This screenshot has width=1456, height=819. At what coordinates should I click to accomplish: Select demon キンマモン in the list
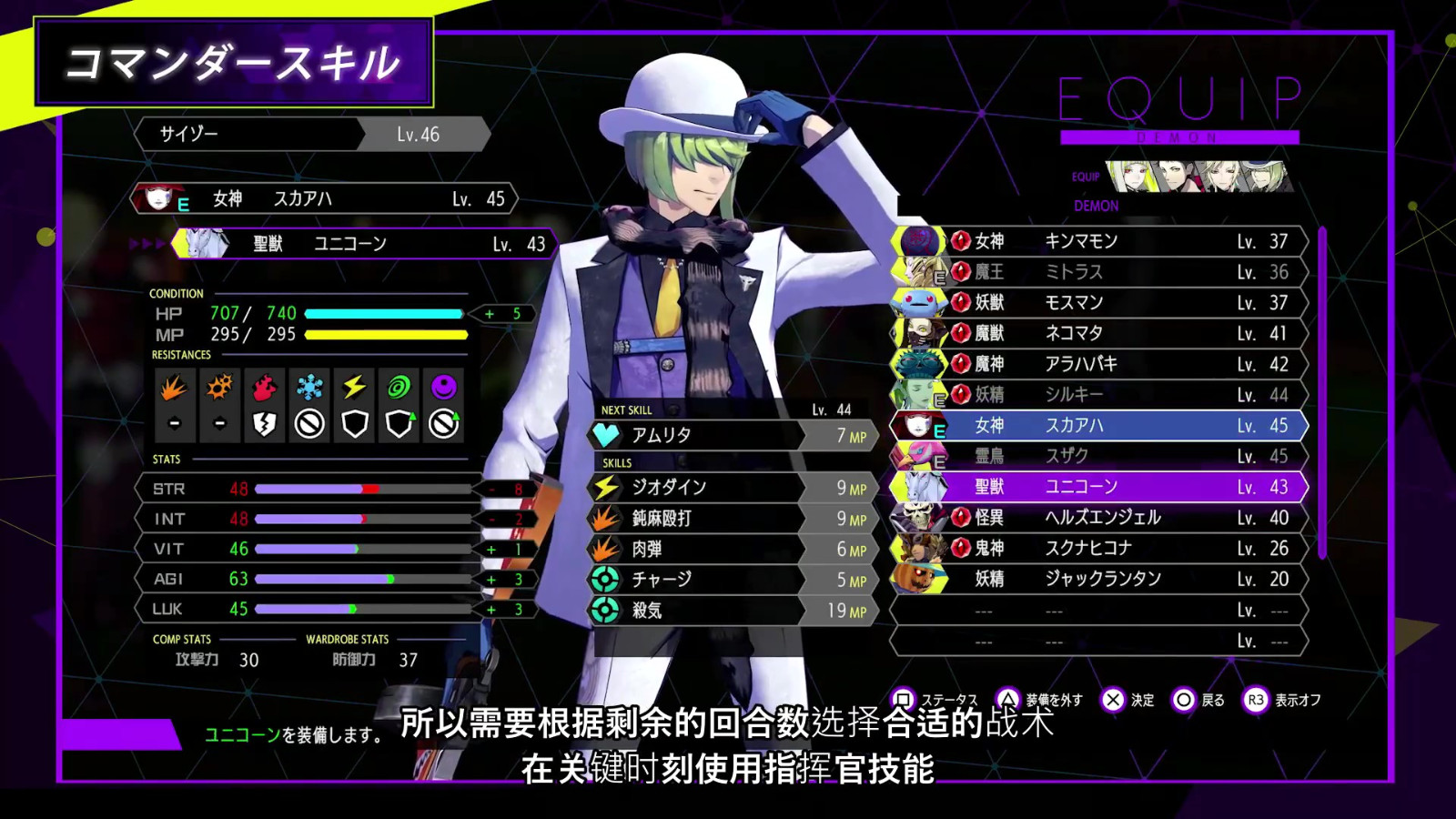(x=1101, y=241)
